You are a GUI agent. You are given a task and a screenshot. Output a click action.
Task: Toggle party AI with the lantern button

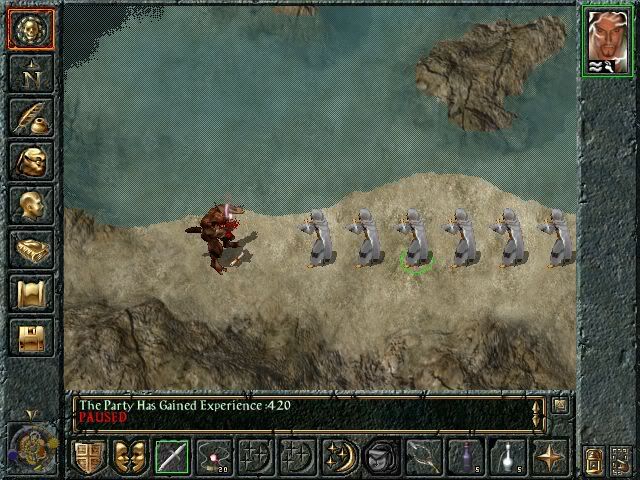coord(592,459)
